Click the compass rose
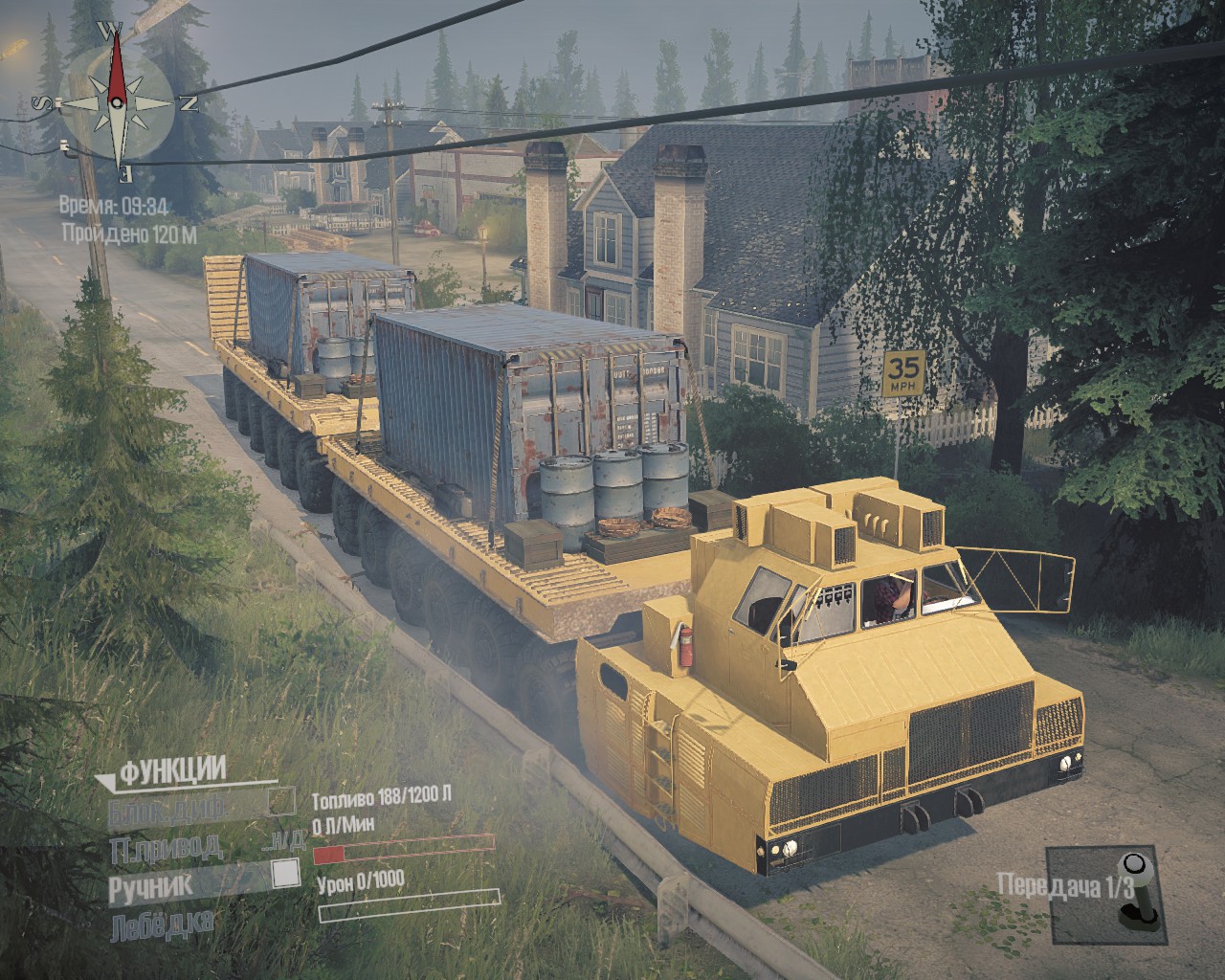Screen dimensions: 1225x980 [x=117, y=101]
